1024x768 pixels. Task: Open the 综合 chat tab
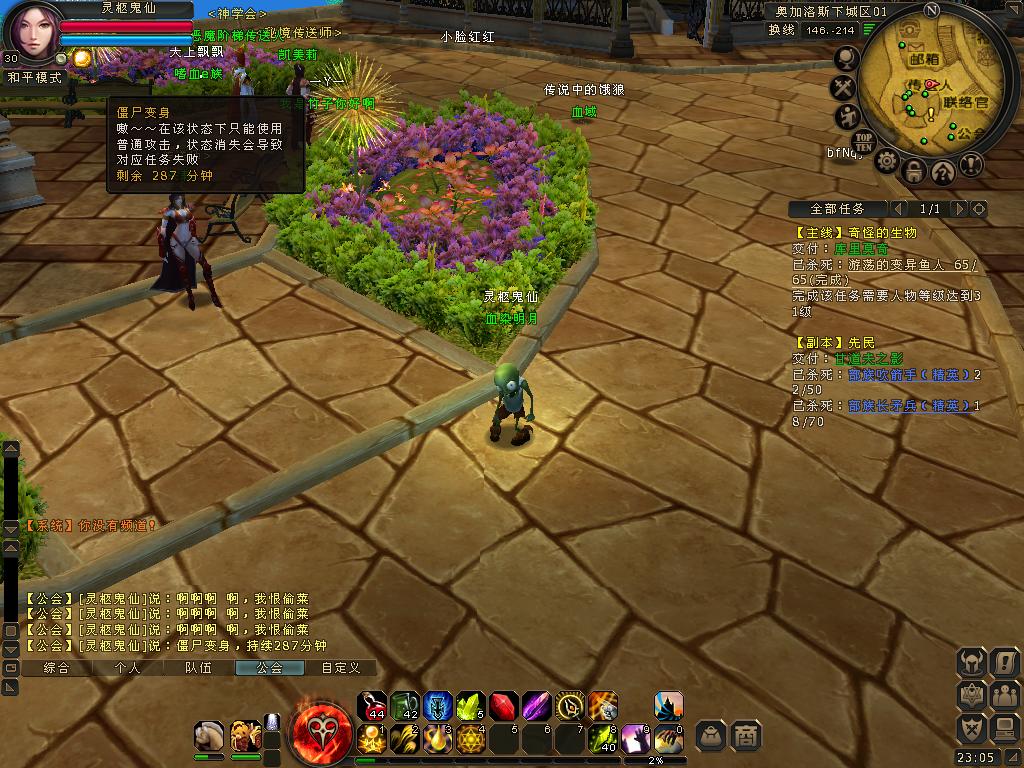click(x=57, y=668)
